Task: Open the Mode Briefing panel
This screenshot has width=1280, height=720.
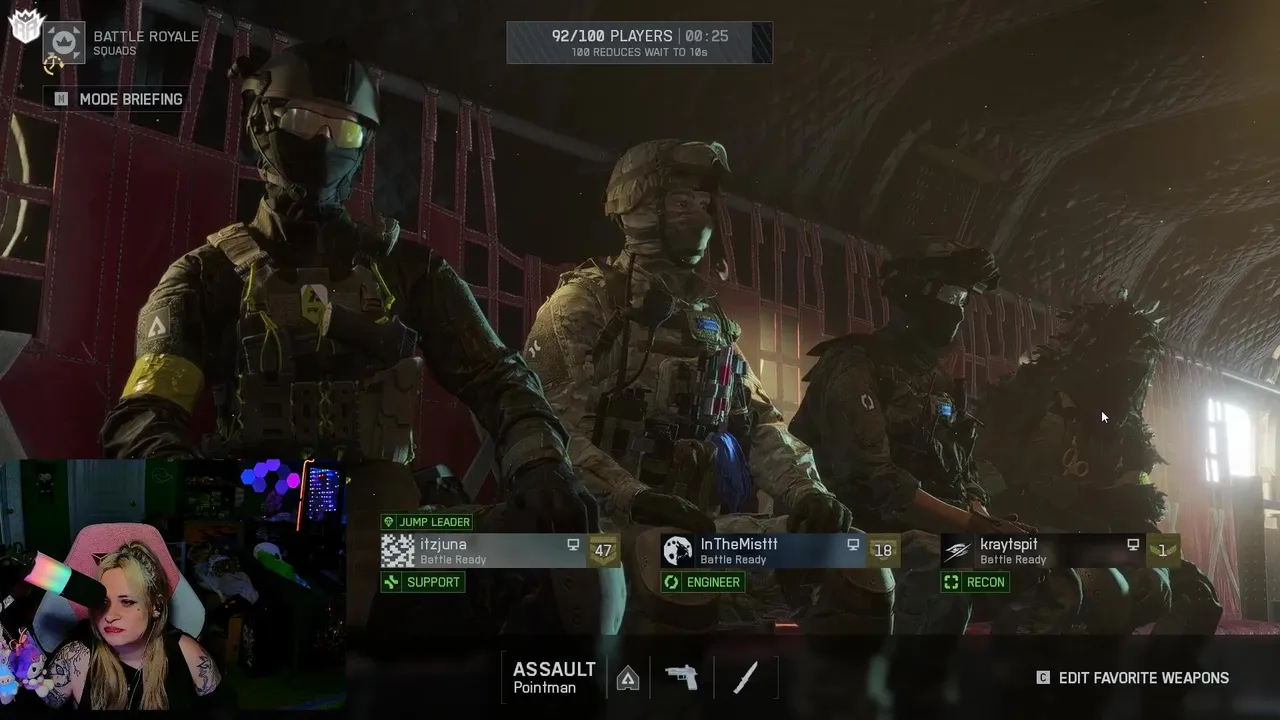Action: pos(119,99)
